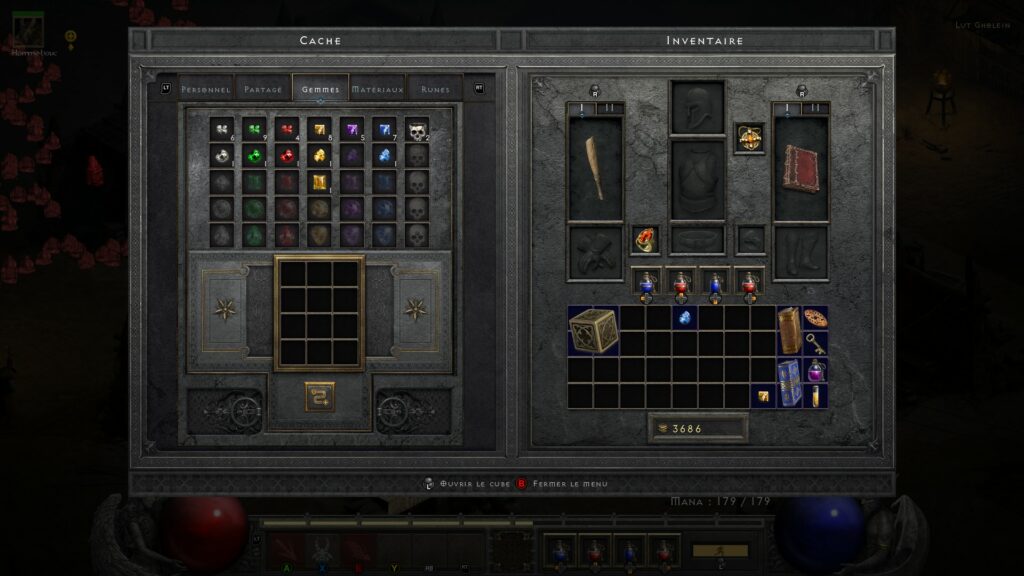1024x576 pixels.
Task: Pick the green emerald in the second gem row
Action: point(254,156)
